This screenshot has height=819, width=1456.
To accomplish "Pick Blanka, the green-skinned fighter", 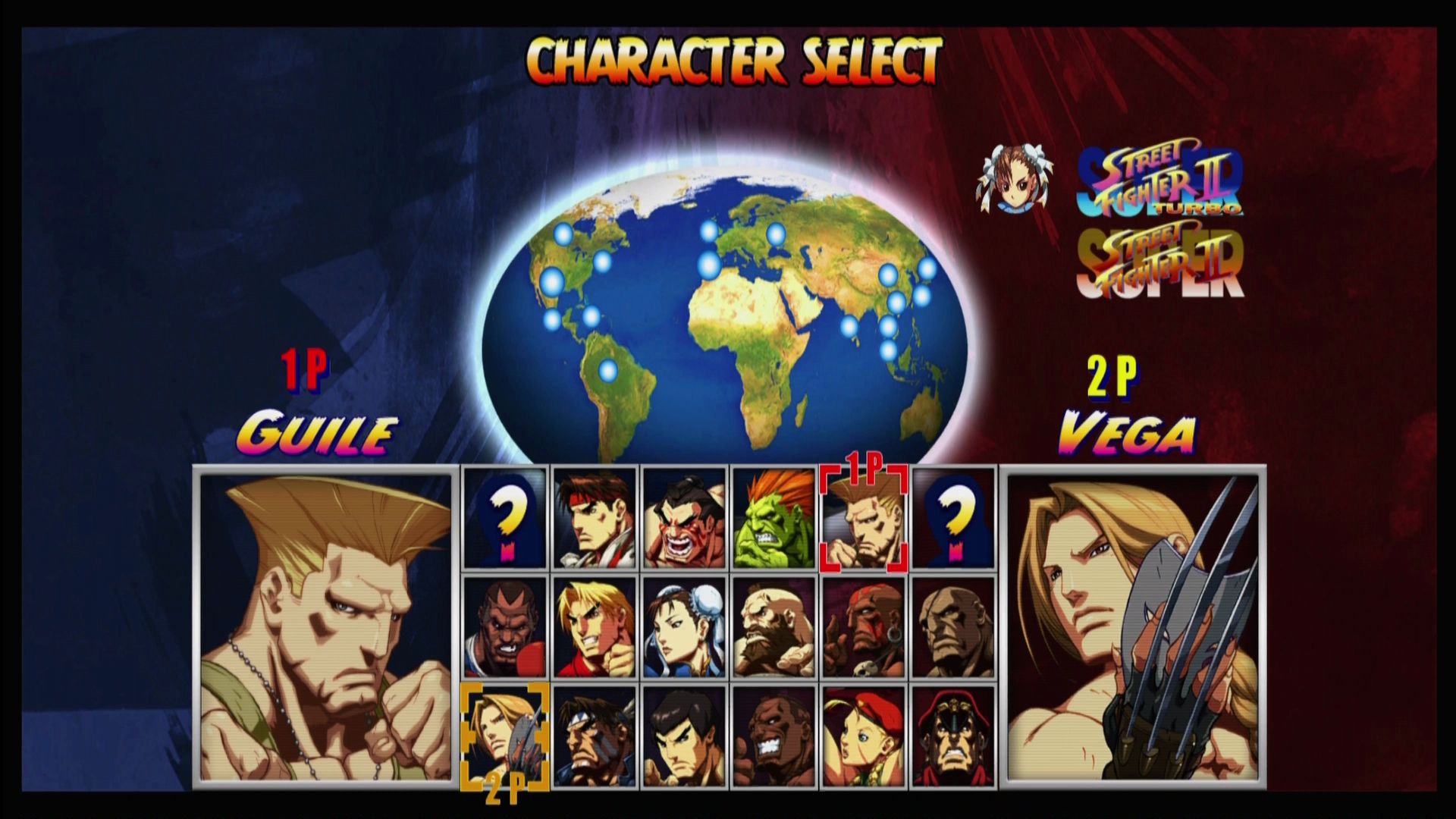I will (773, 518).
